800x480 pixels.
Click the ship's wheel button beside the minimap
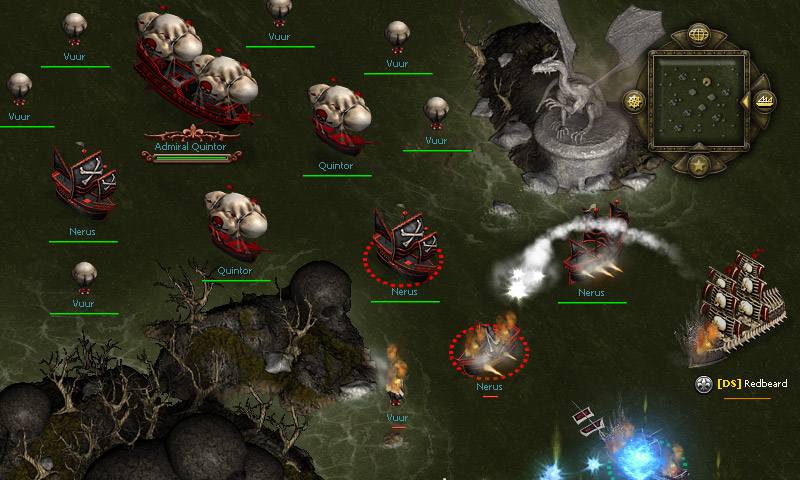point(633,101)
